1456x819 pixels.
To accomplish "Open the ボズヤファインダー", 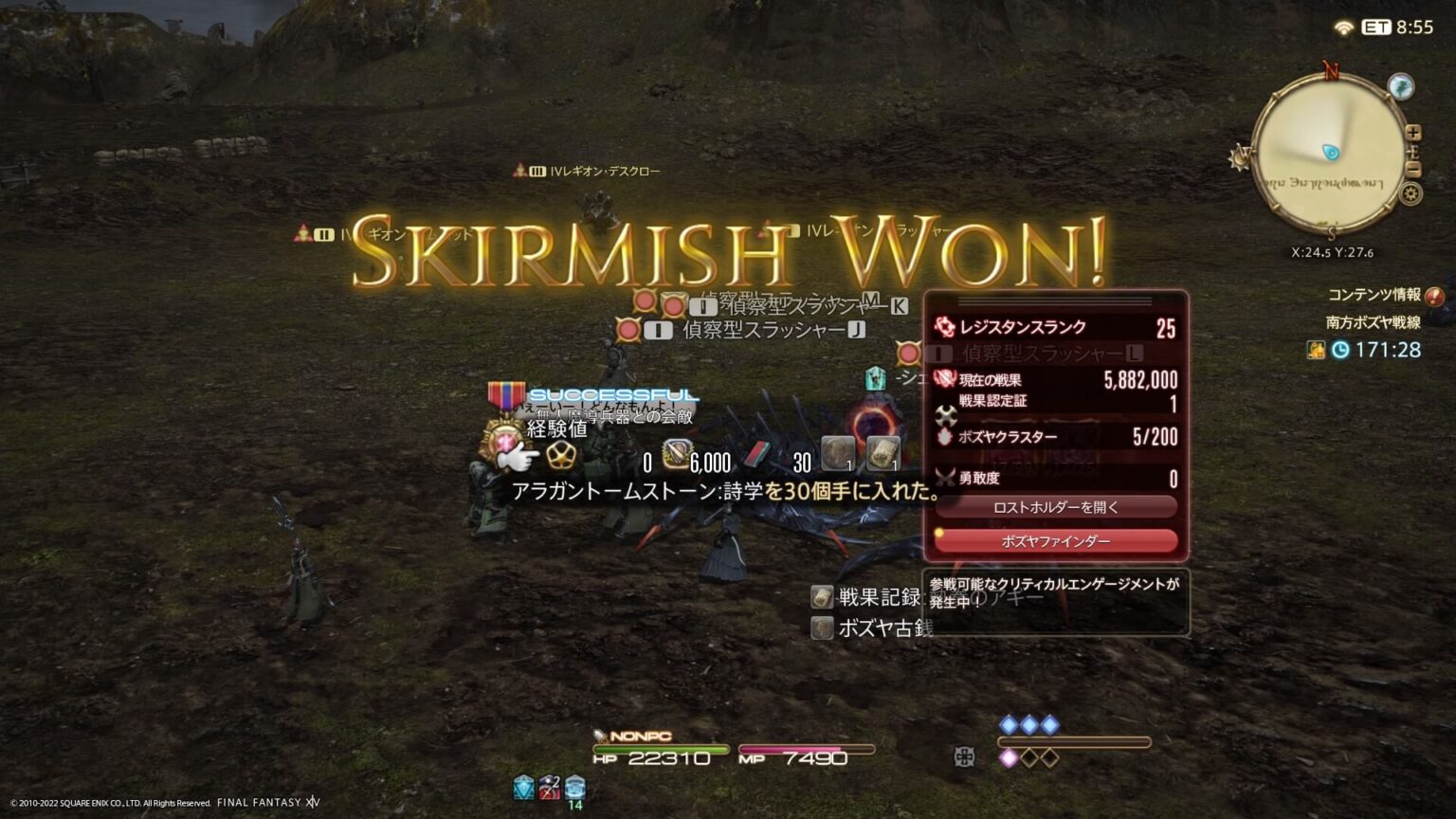I will (1054, 540).
